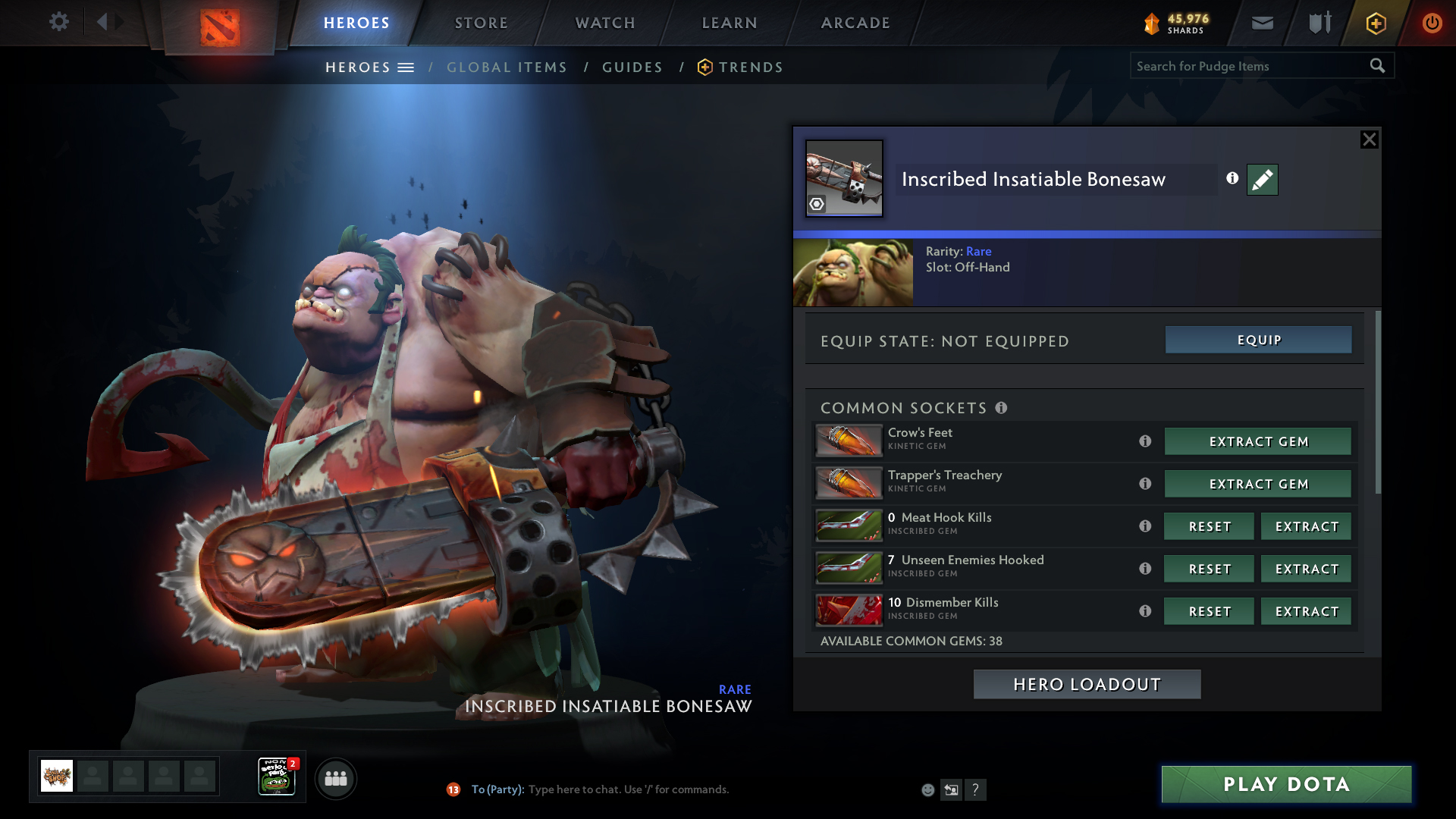Reset the Meat Hook Kills counter
Viewport: 1456px width, 819px height.
coord(1209,526)
